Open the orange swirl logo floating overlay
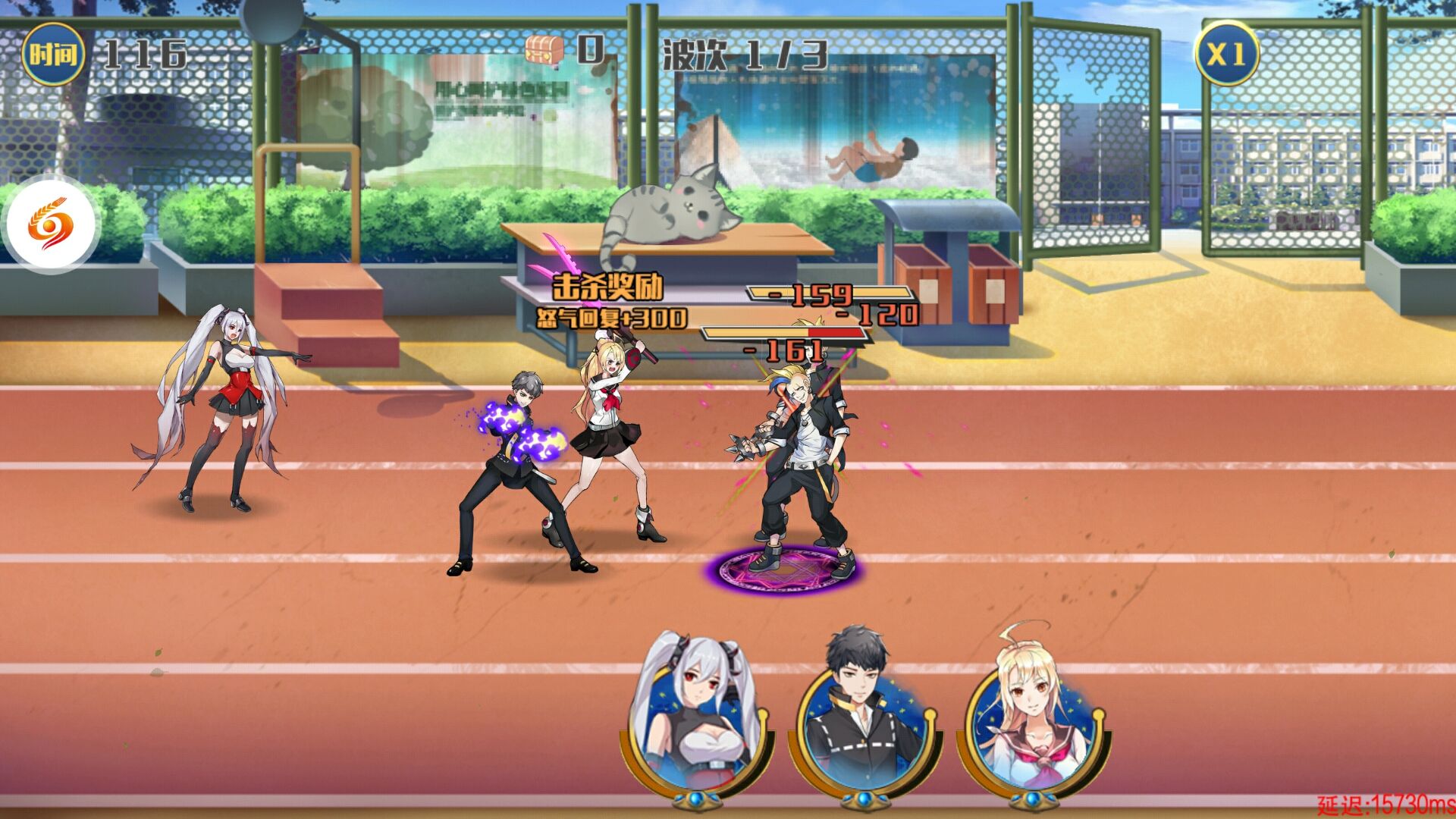 tap(51, 224)
